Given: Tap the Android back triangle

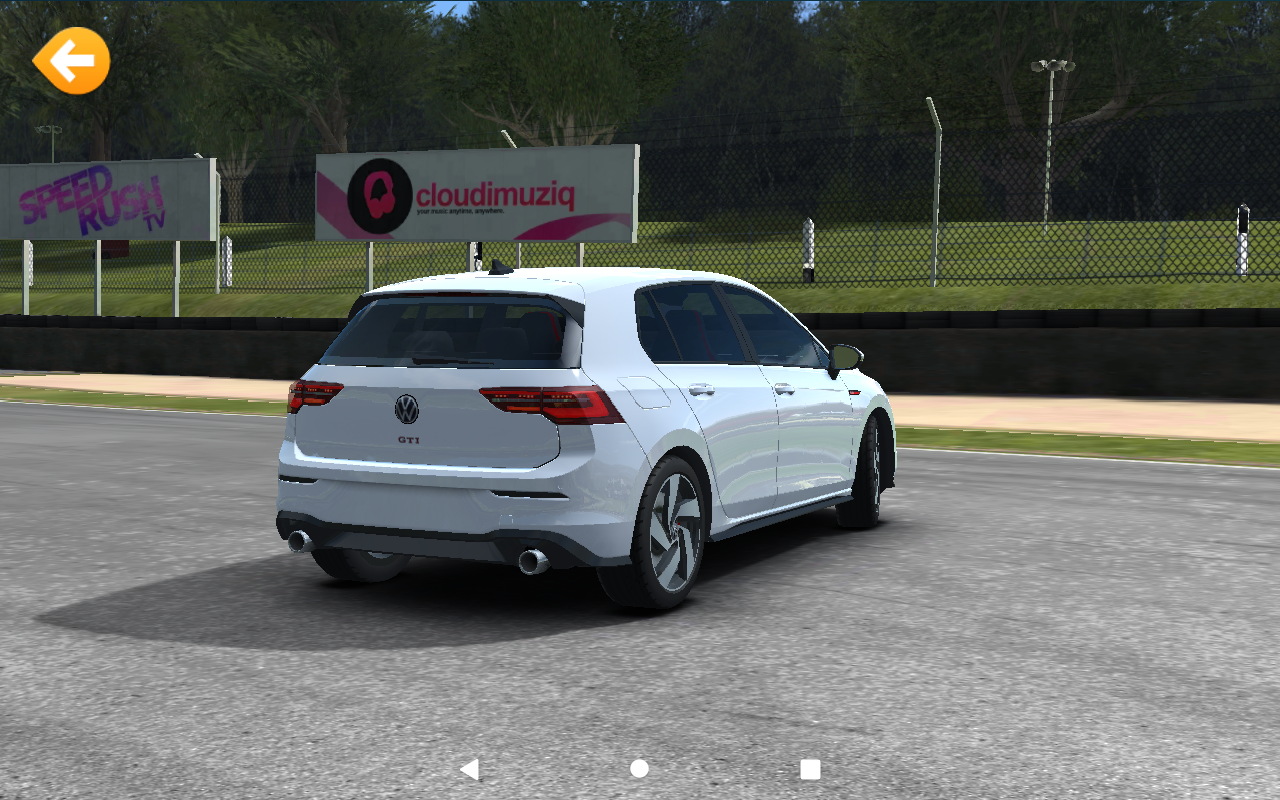Looking at the screenshot, I should coord(469,769).
